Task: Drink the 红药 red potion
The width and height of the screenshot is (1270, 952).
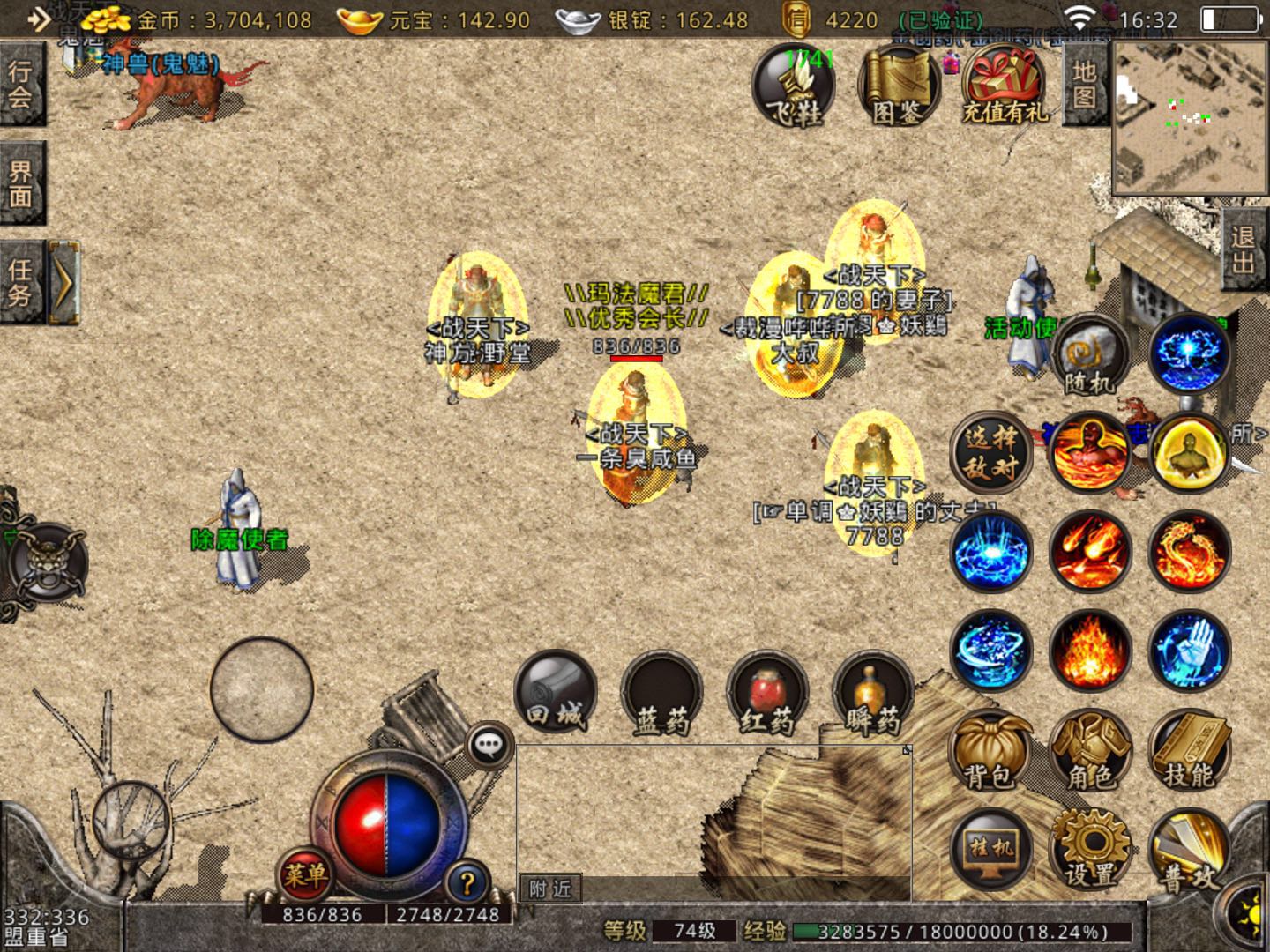Action: [766, 695]
